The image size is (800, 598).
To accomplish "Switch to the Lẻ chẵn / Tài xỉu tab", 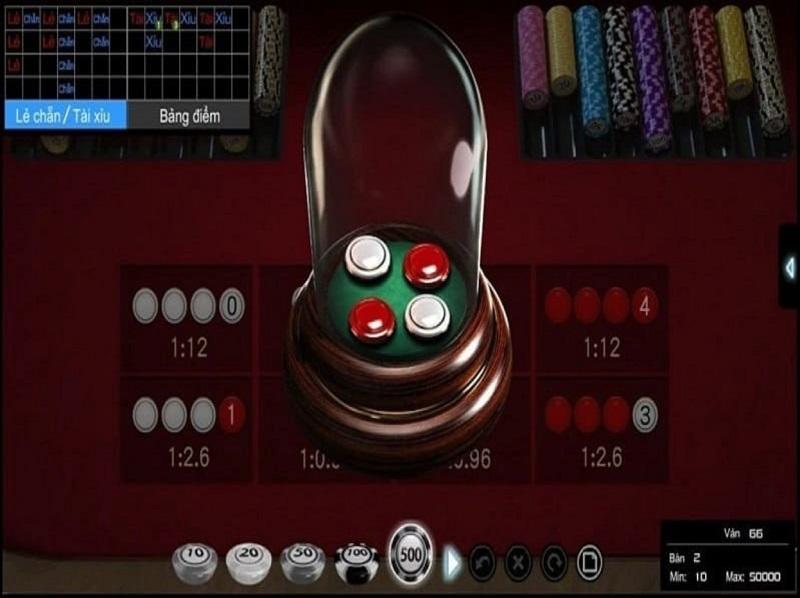I will click(64, 115).
